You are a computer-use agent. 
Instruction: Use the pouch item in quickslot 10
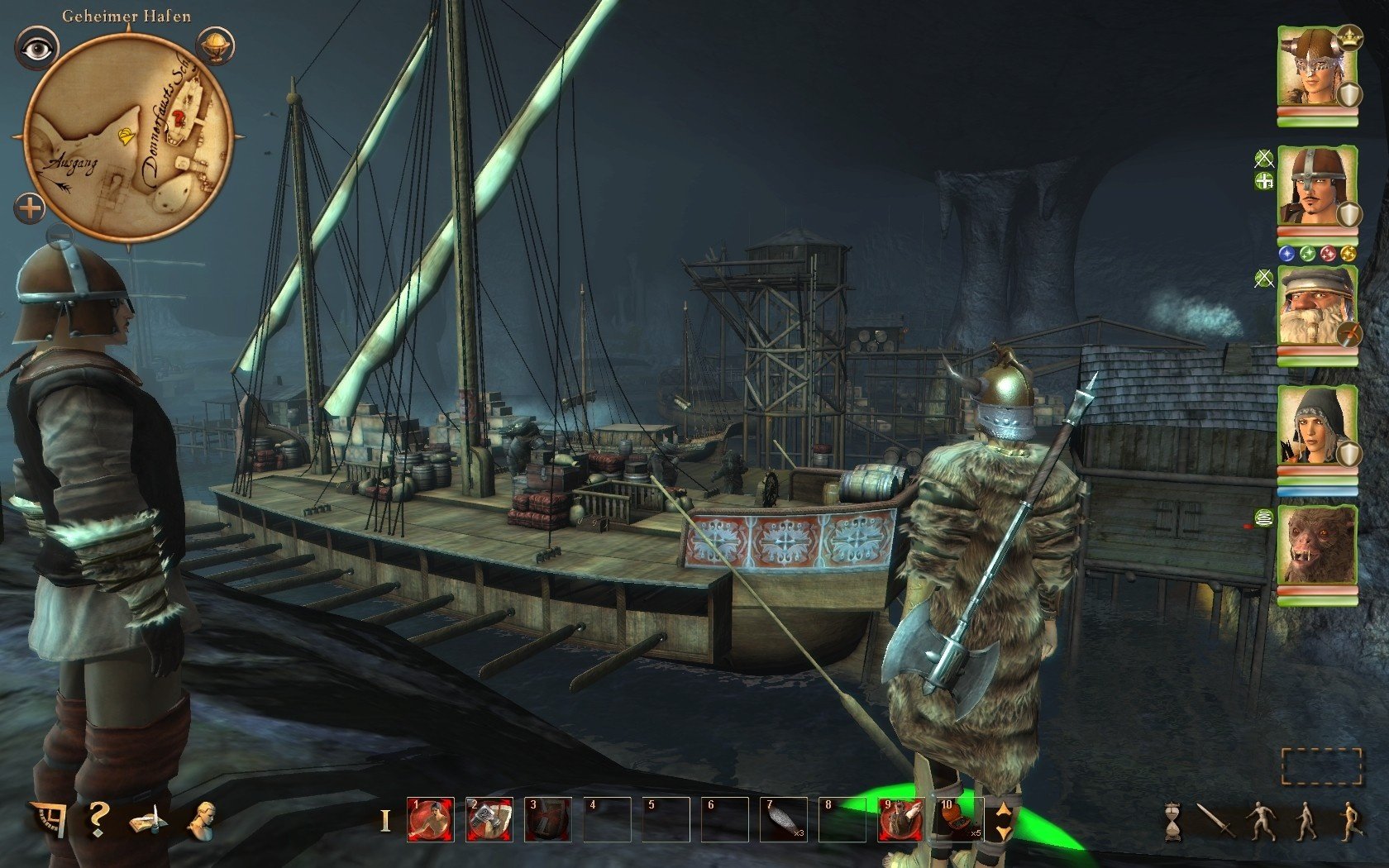[x=959, y=819]
